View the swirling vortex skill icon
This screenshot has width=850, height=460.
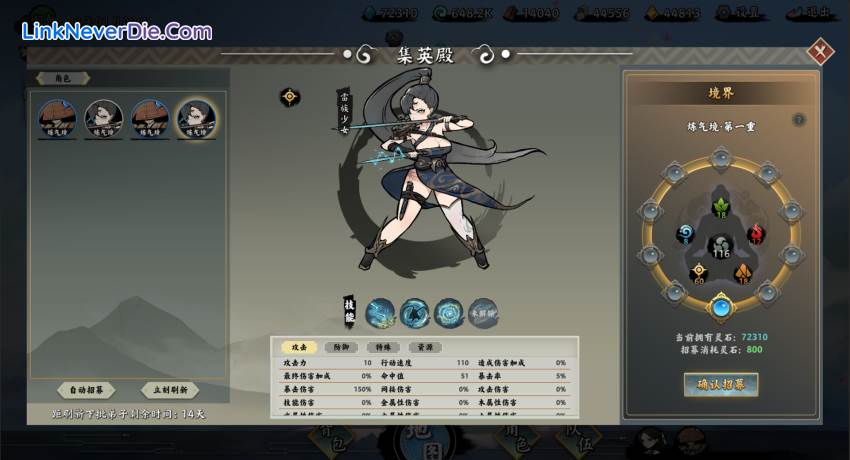pyautogui.click(x=448, y=313)
